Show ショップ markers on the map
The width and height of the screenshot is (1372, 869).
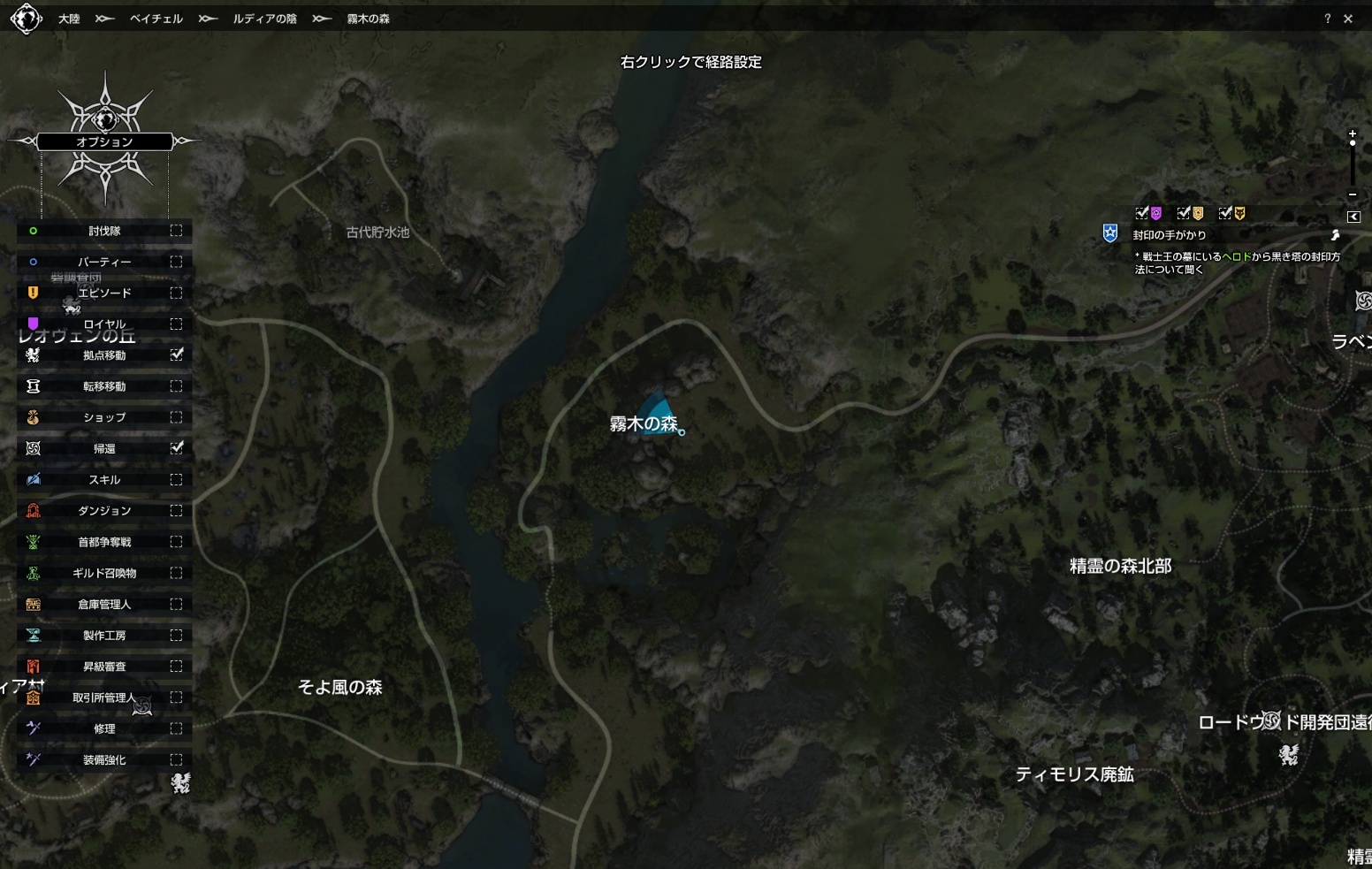[176, 417]
